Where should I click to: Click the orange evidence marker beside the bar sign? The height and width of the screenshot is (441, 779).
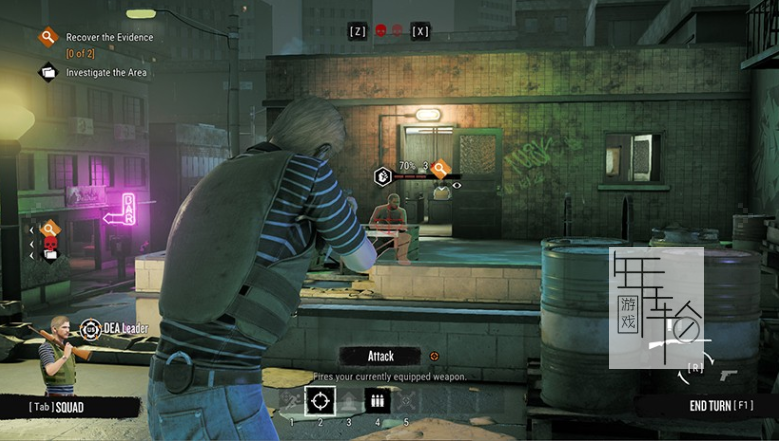(50, 230)
